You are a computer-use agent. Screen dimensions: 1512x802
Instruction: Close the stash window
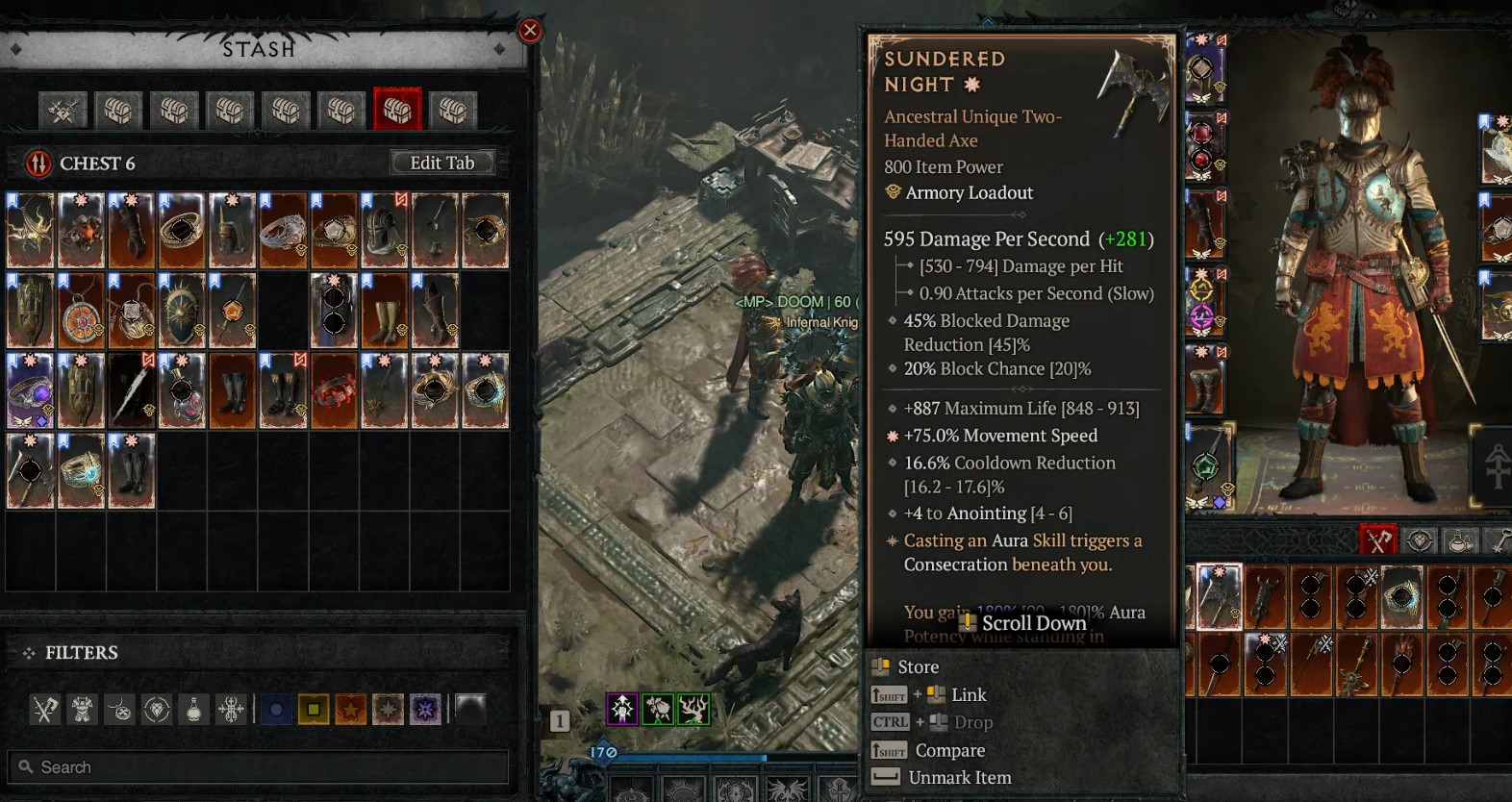pyautogui.click(x=529, y=31)
